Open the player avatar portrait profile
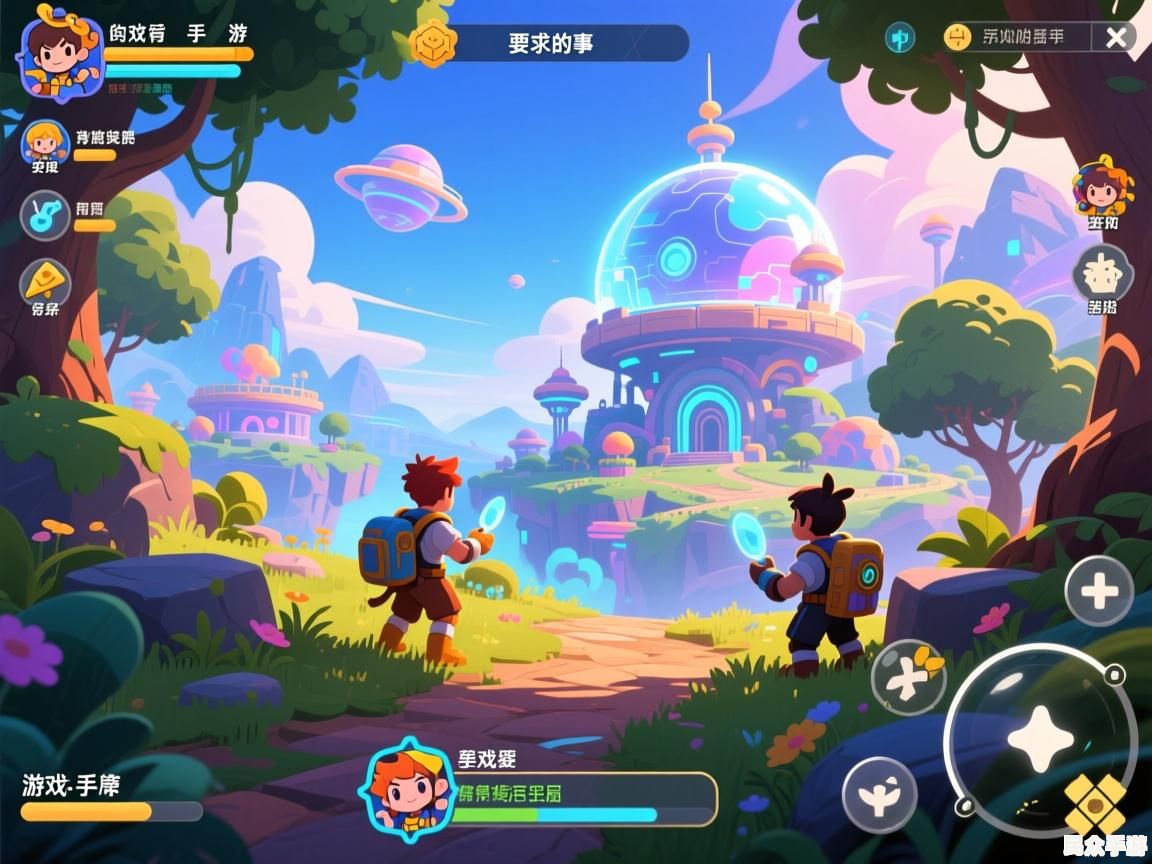 click(x=60, y=52)
